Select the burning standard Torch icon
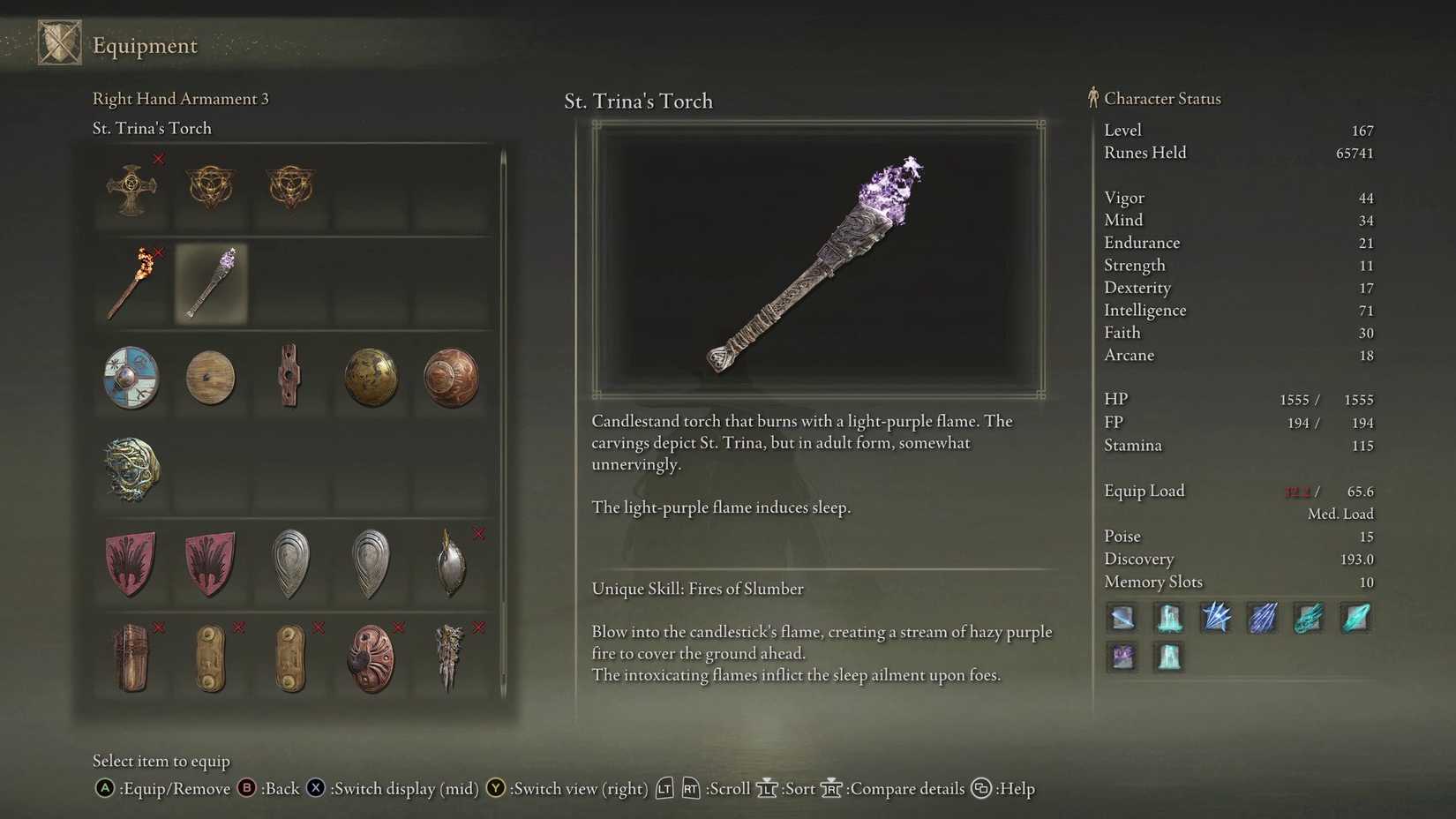The width and height of the screenshot is (1456, 819). tap(131, 282)
